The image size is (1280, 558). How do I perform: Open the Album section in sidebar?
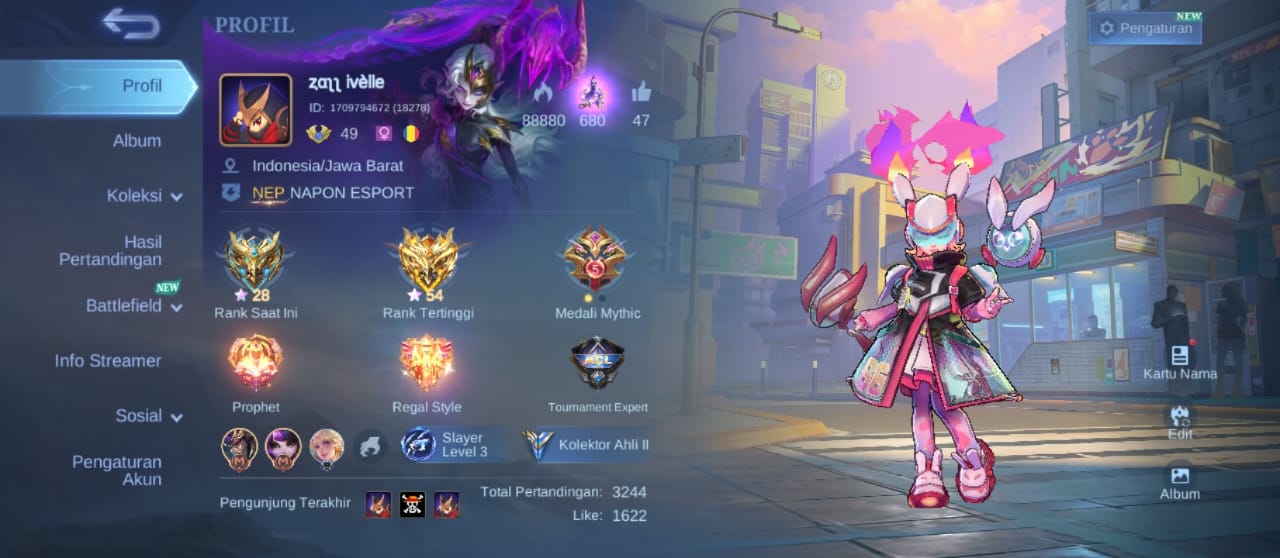point(137,141)
